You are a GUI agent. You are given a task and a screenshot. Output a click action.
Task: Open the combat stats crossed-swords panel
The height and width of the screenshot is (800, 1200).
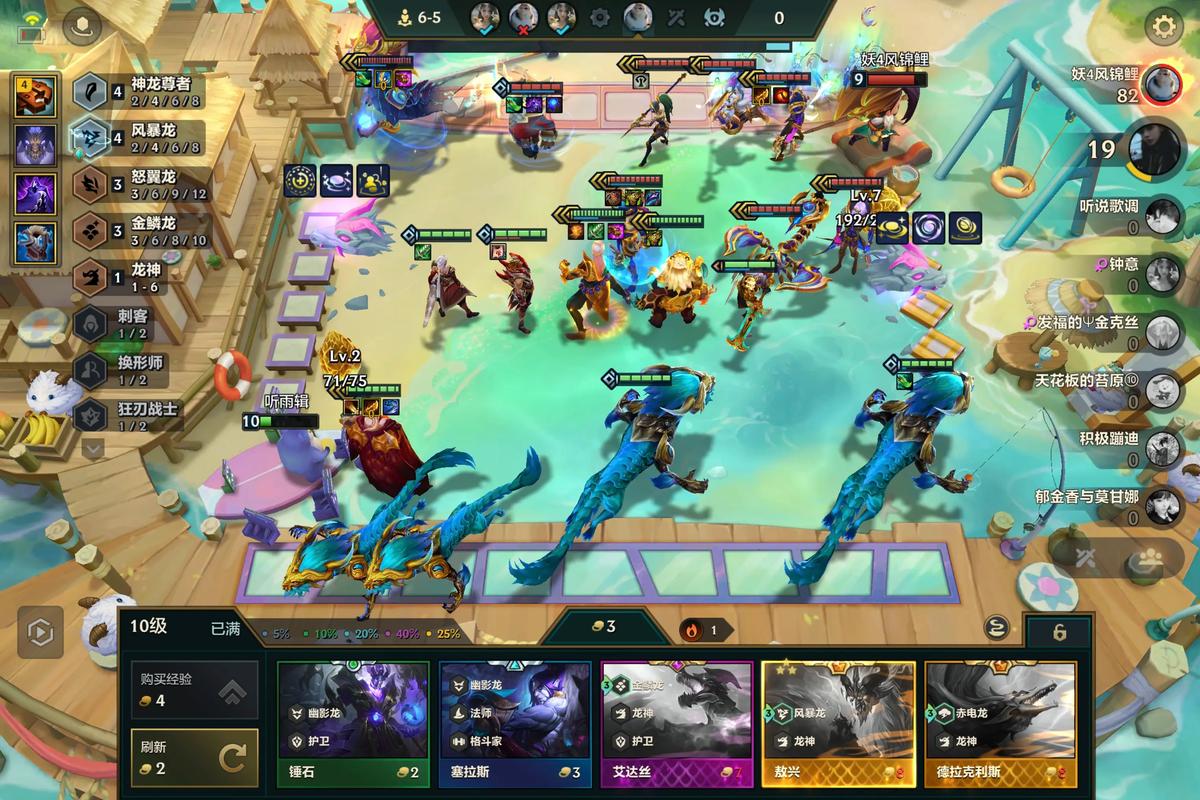1084,559
